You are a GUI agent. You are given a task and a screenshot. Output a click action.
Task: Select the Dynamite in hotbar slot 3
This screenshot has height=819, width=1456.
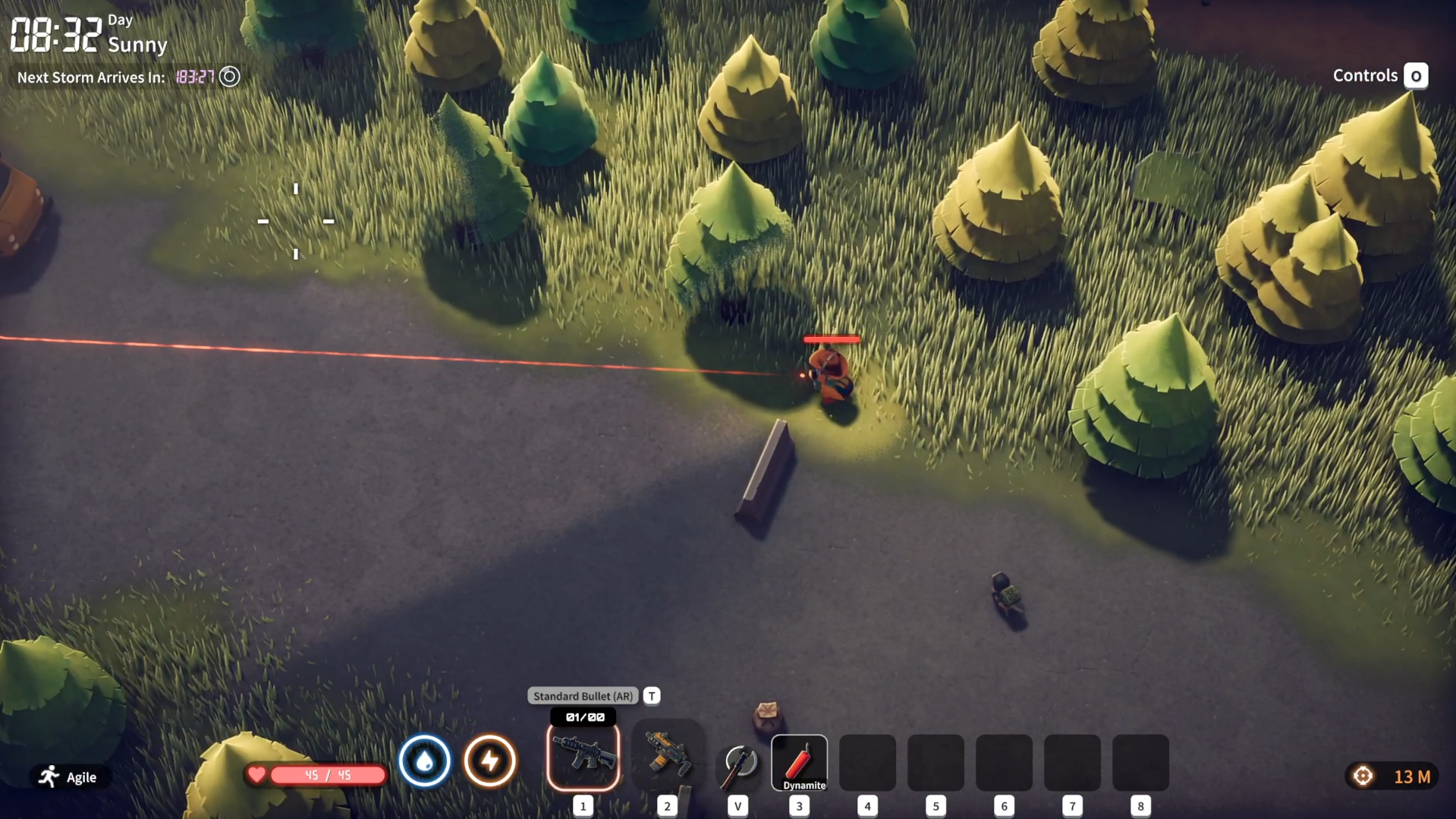click(x=799, y=761)
